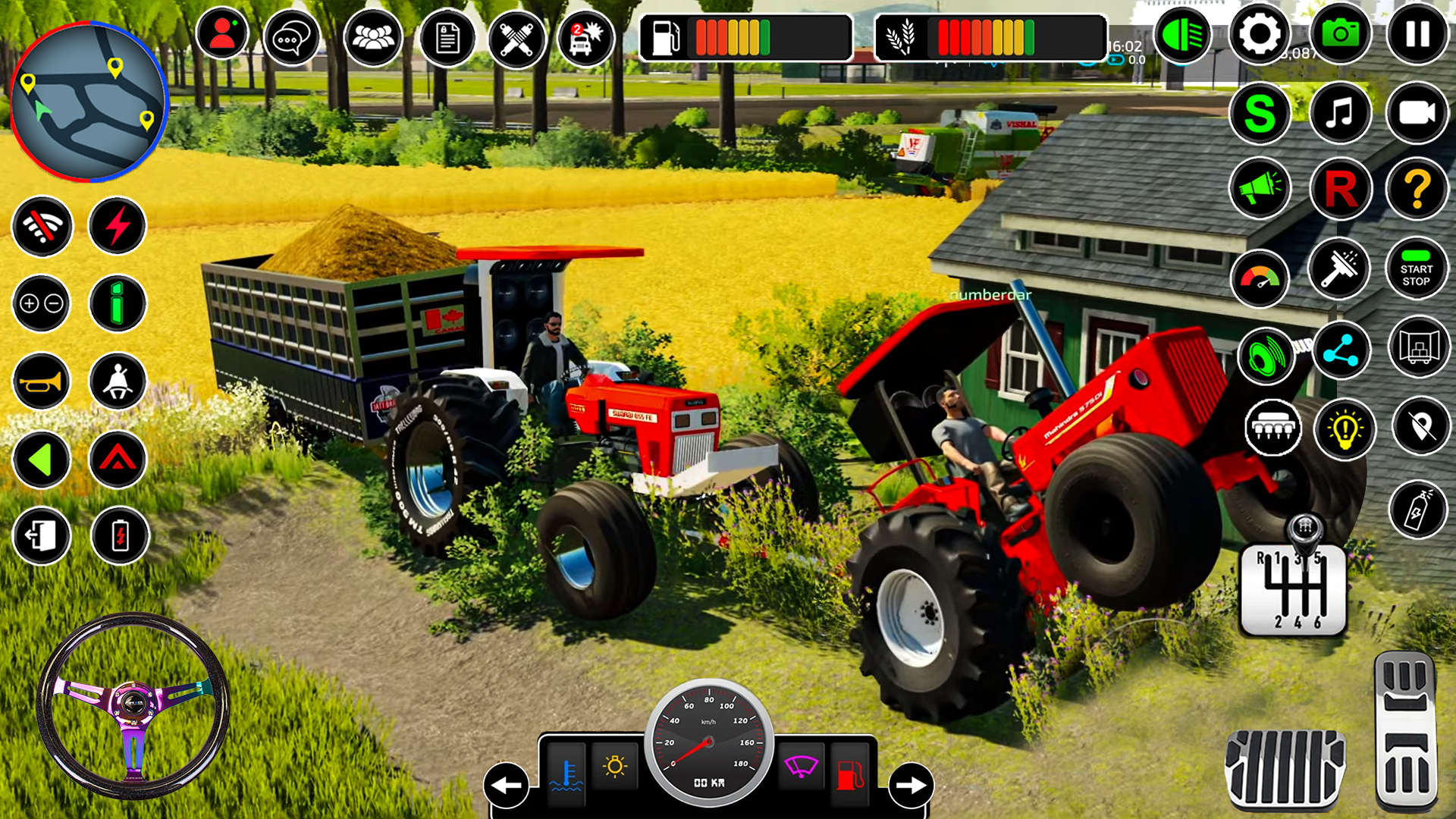Open the repair wrench icon
The width and height of the screenshot is (1456, 819).
[516, 37]
